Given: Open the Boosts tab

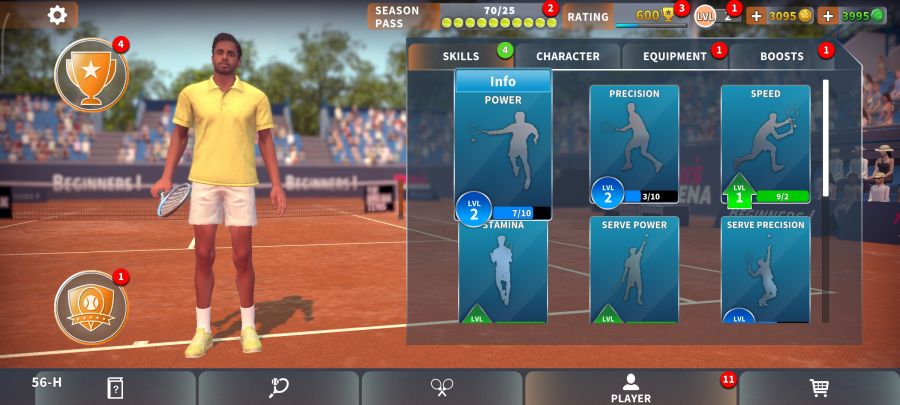Looking at the screenshot, I should (781, 56).
